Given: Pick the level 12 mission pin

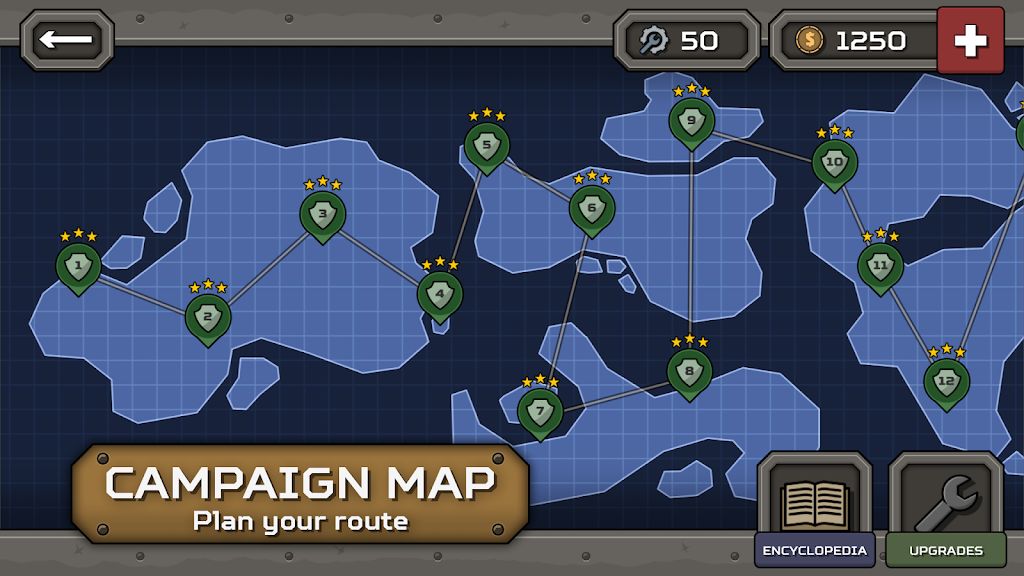Looking at the screenshot, I should coord(946,381).
